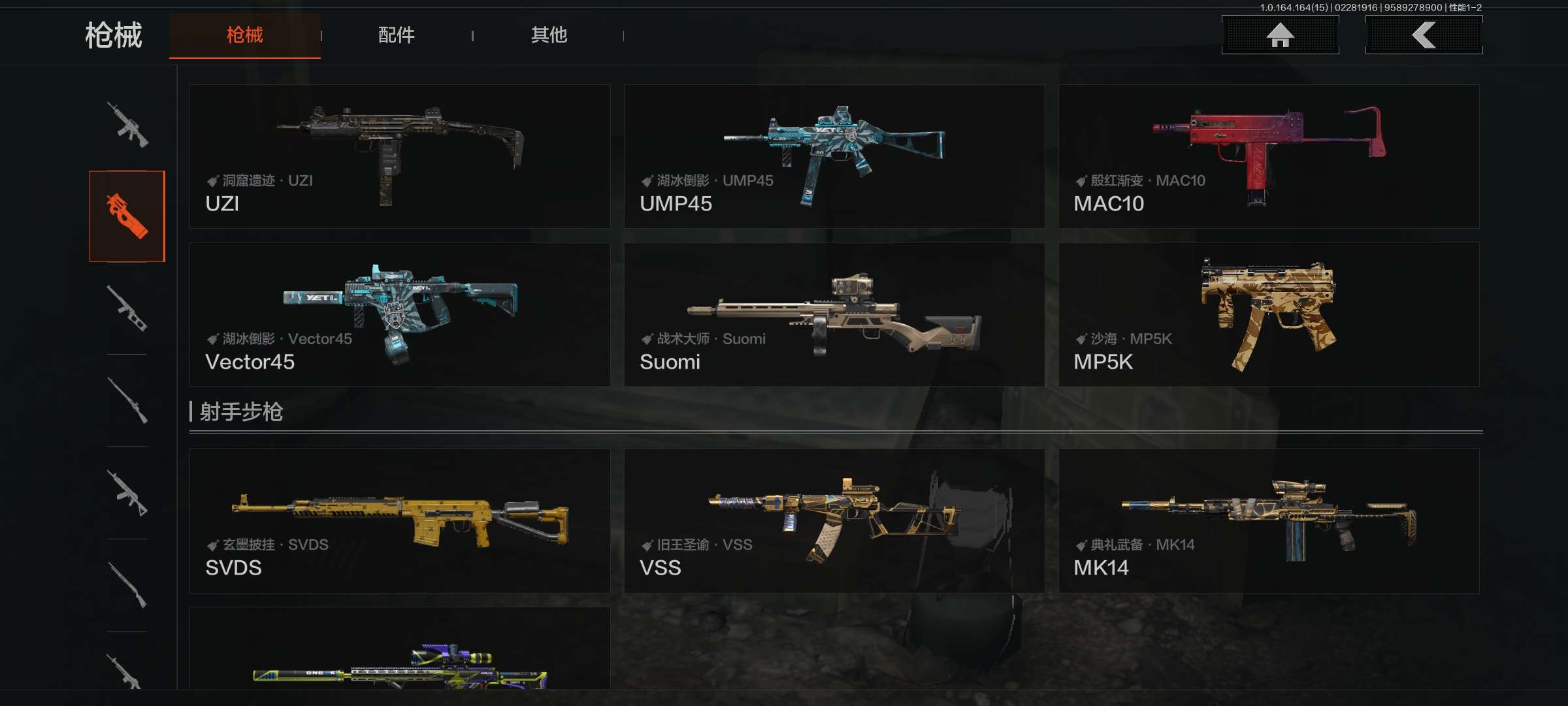This screenshot has width=1568, height=706.
Task: Choose the MP5K weapon card
Action: point(1268,314)
